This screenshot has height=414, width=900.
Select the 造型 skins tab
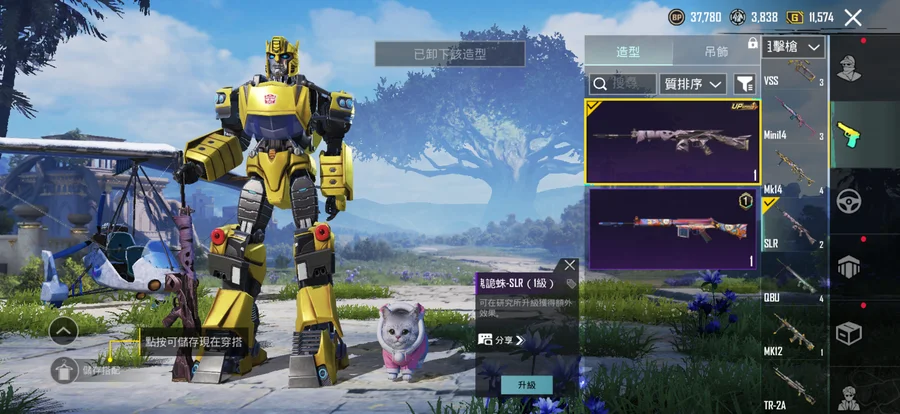(x=628, y=51)
